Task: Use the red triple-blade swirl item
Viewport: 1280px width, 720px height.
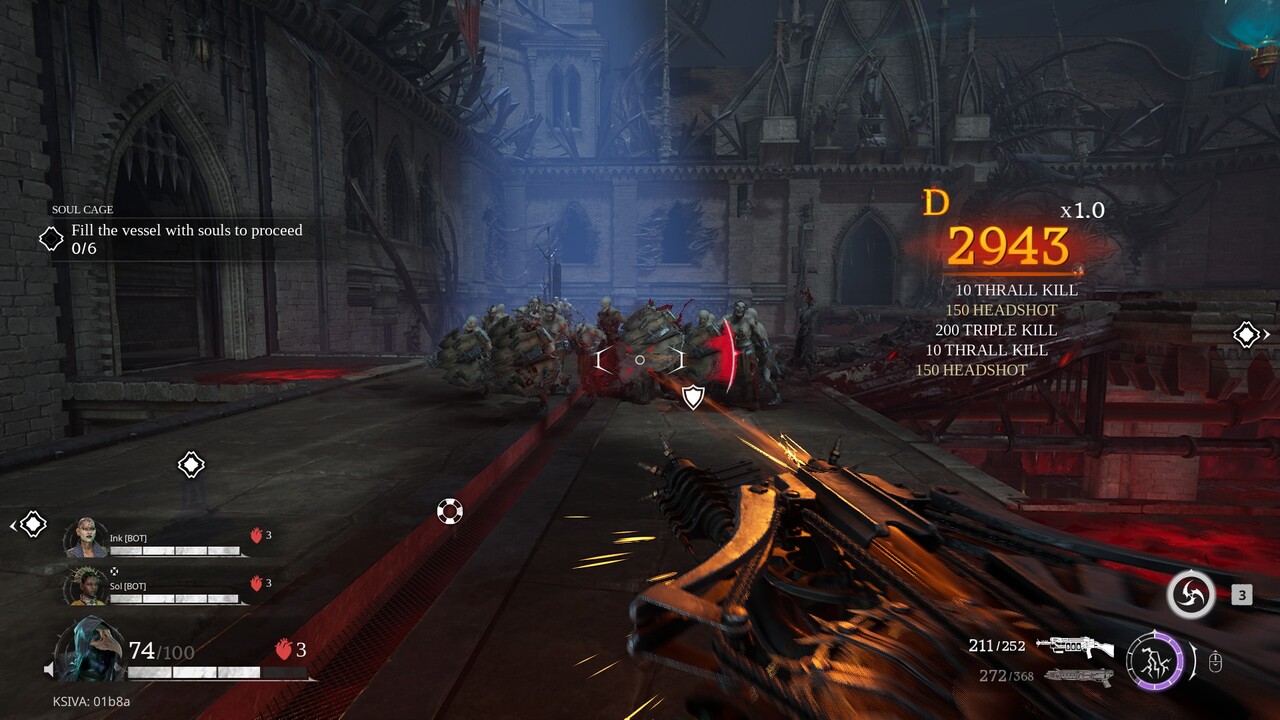Action: click(x=1191, y=595)
